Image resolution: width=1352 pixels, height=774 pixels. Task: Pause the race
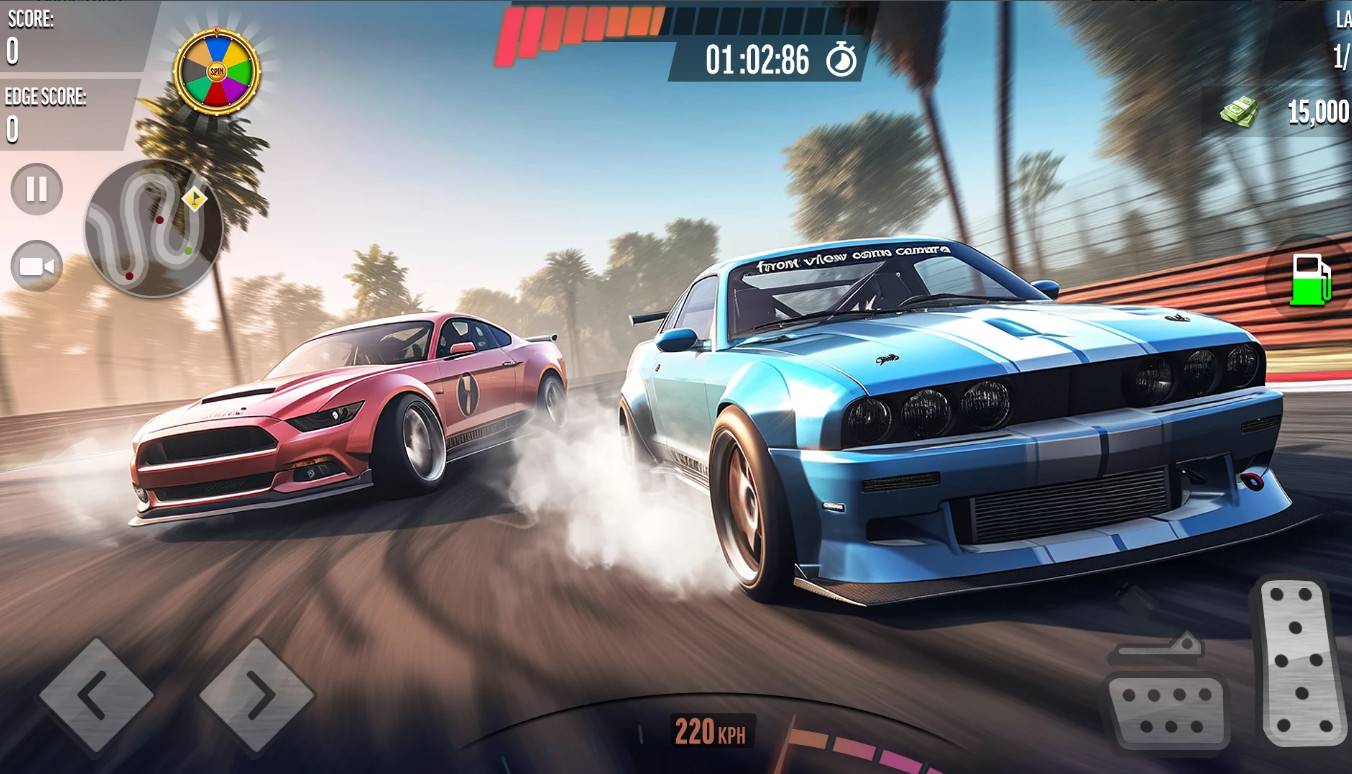pos(37,189)
